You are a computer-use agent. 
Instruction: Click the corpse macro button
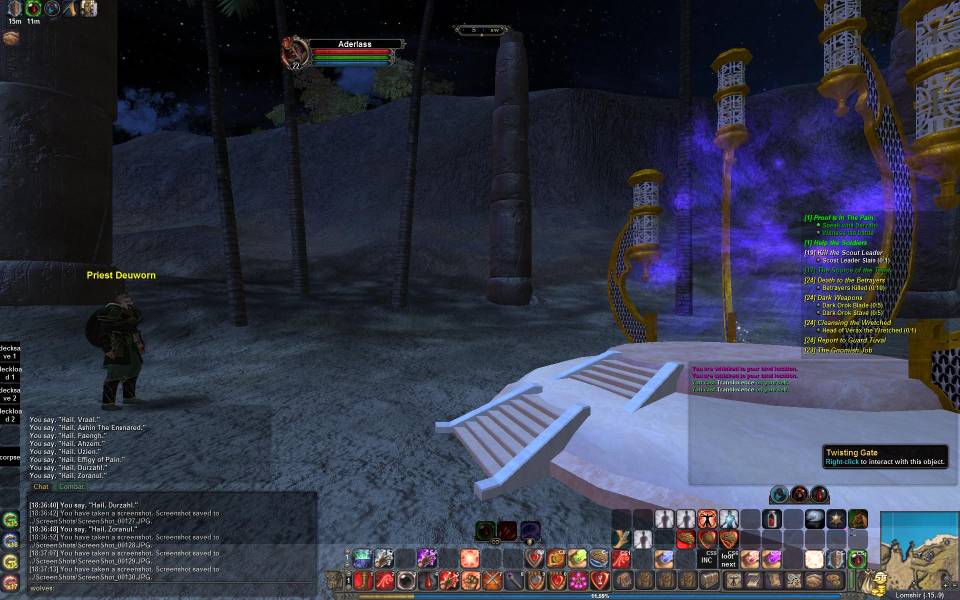(x=9, y=457)
